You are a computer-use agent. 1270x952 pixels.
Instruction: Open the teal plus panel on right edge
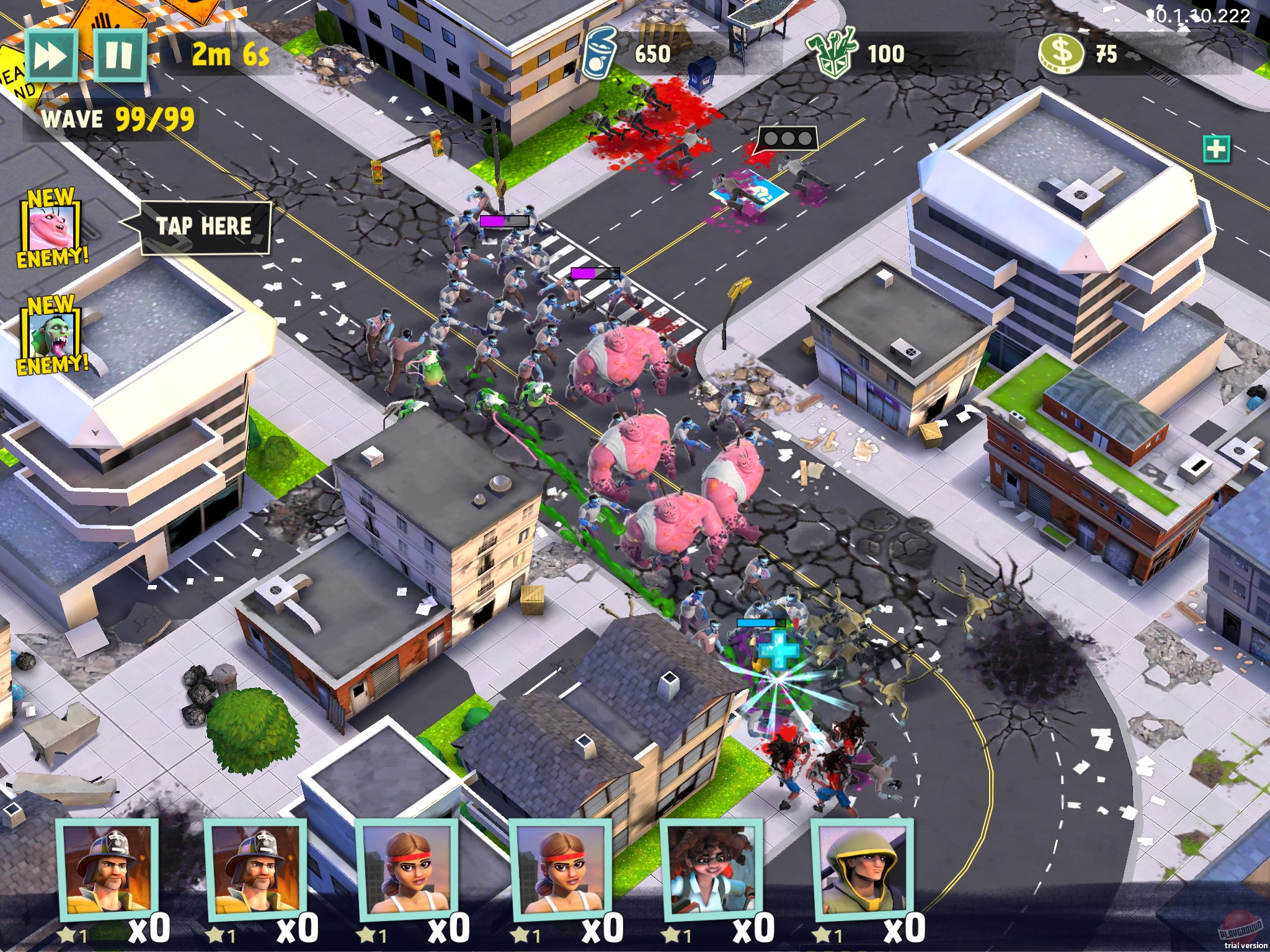point(1217,149)
